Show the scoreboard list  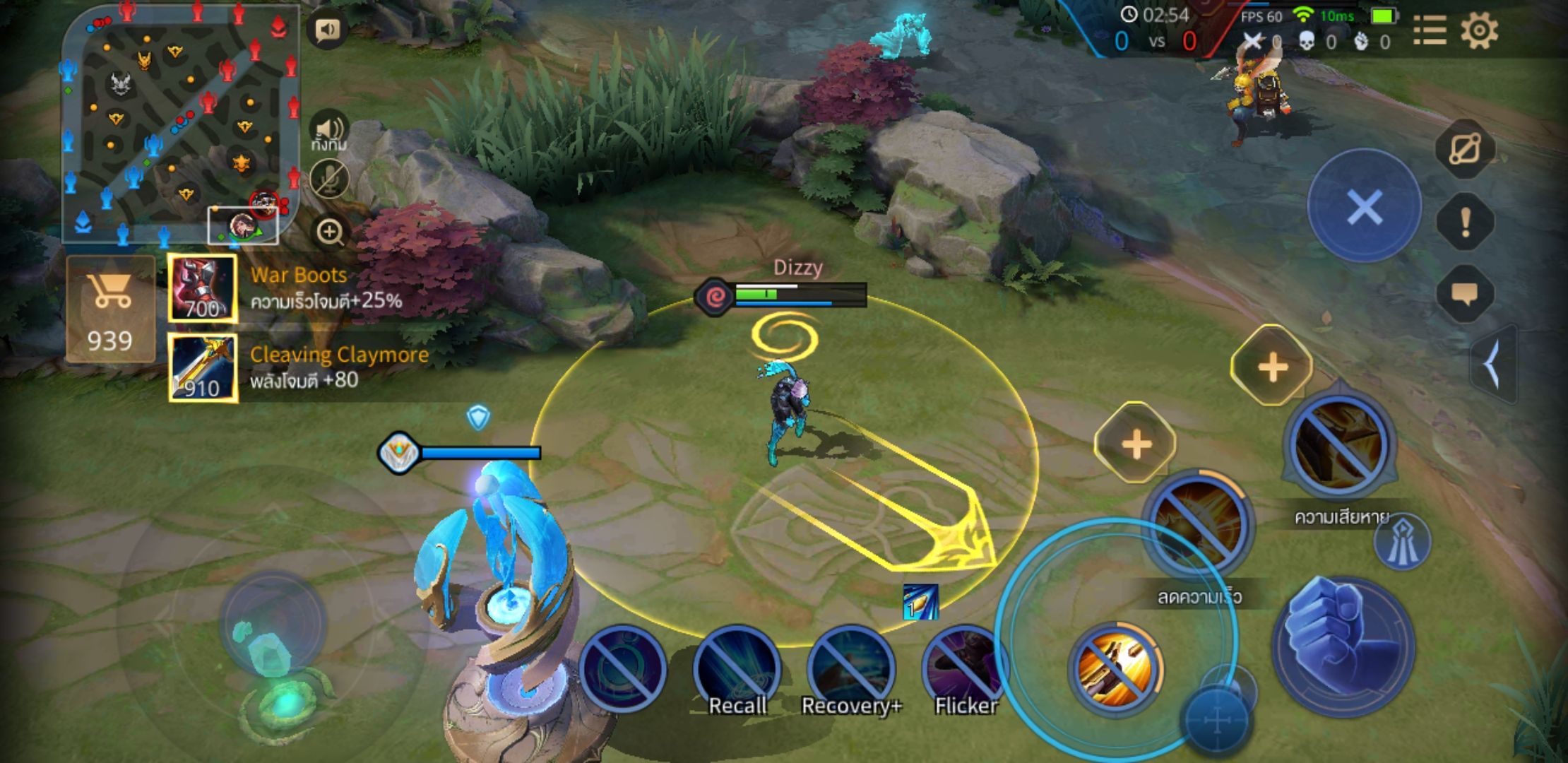click(x=1430, y=31)
